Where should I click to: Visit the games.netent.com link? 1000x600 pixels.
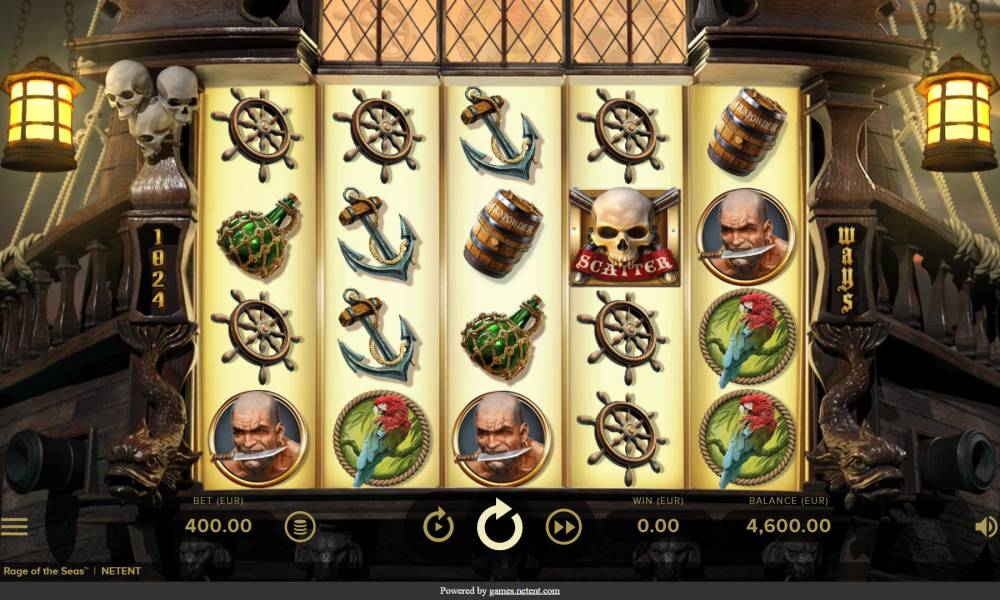524,591
